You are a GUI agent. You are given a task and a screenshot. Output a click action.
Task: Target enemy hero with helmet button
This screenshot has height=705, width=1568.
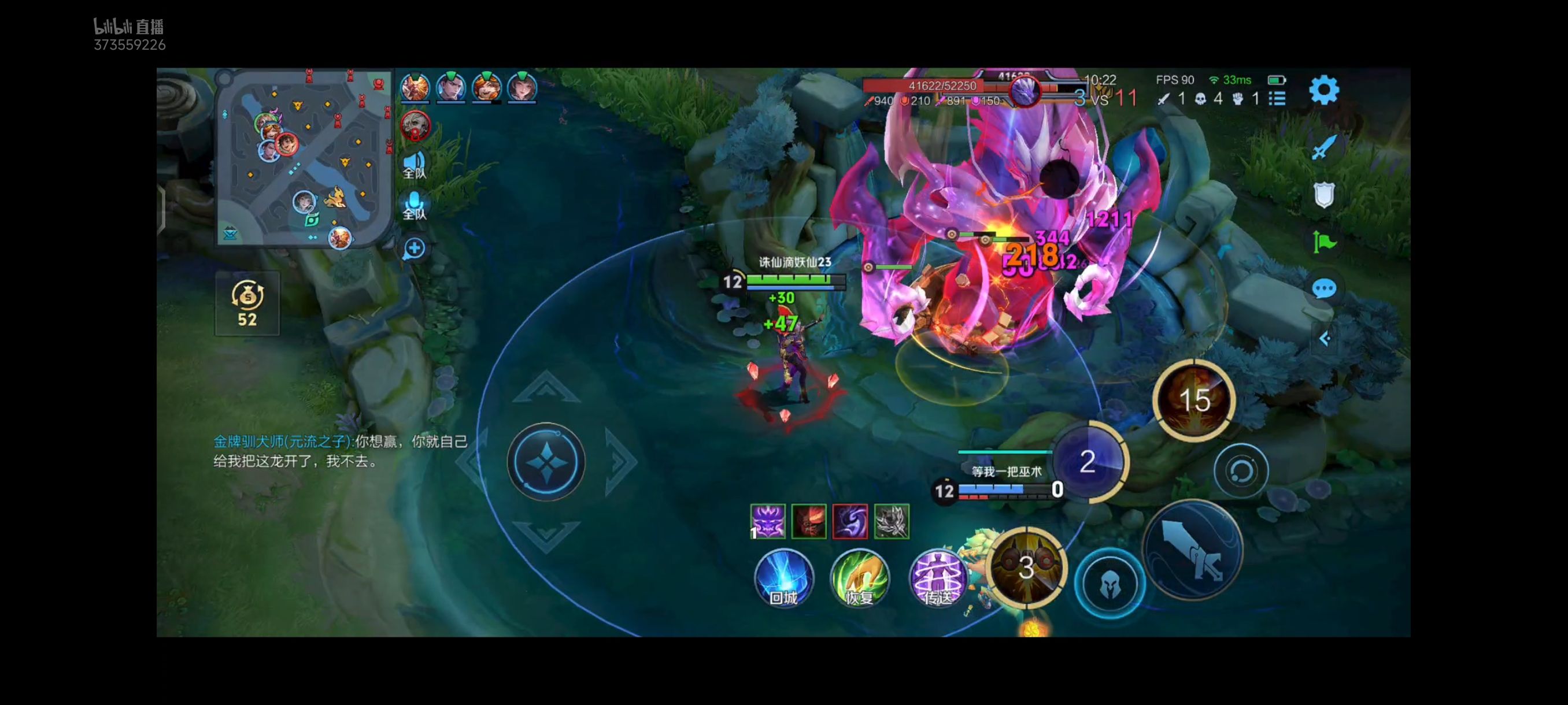click(x=1109, y=584)
